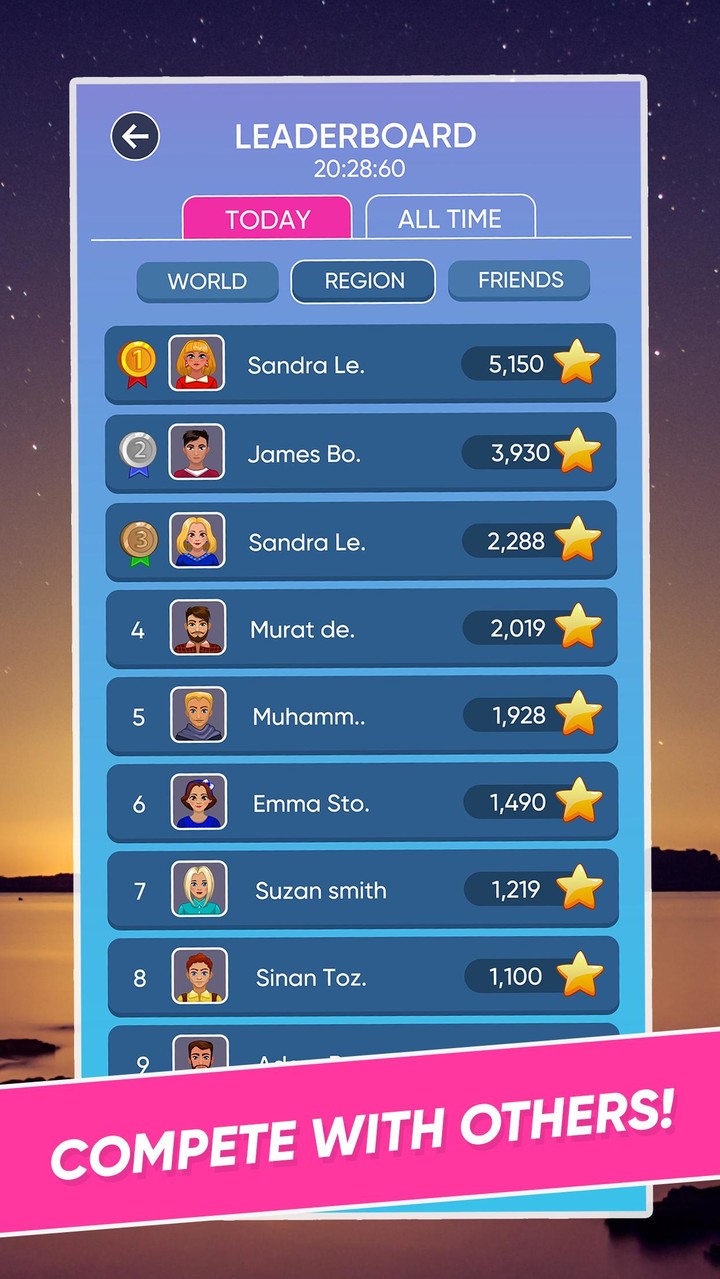The image size is (720, 1279).
Task: Select James Bo. in second place
Action: [360, 453]
